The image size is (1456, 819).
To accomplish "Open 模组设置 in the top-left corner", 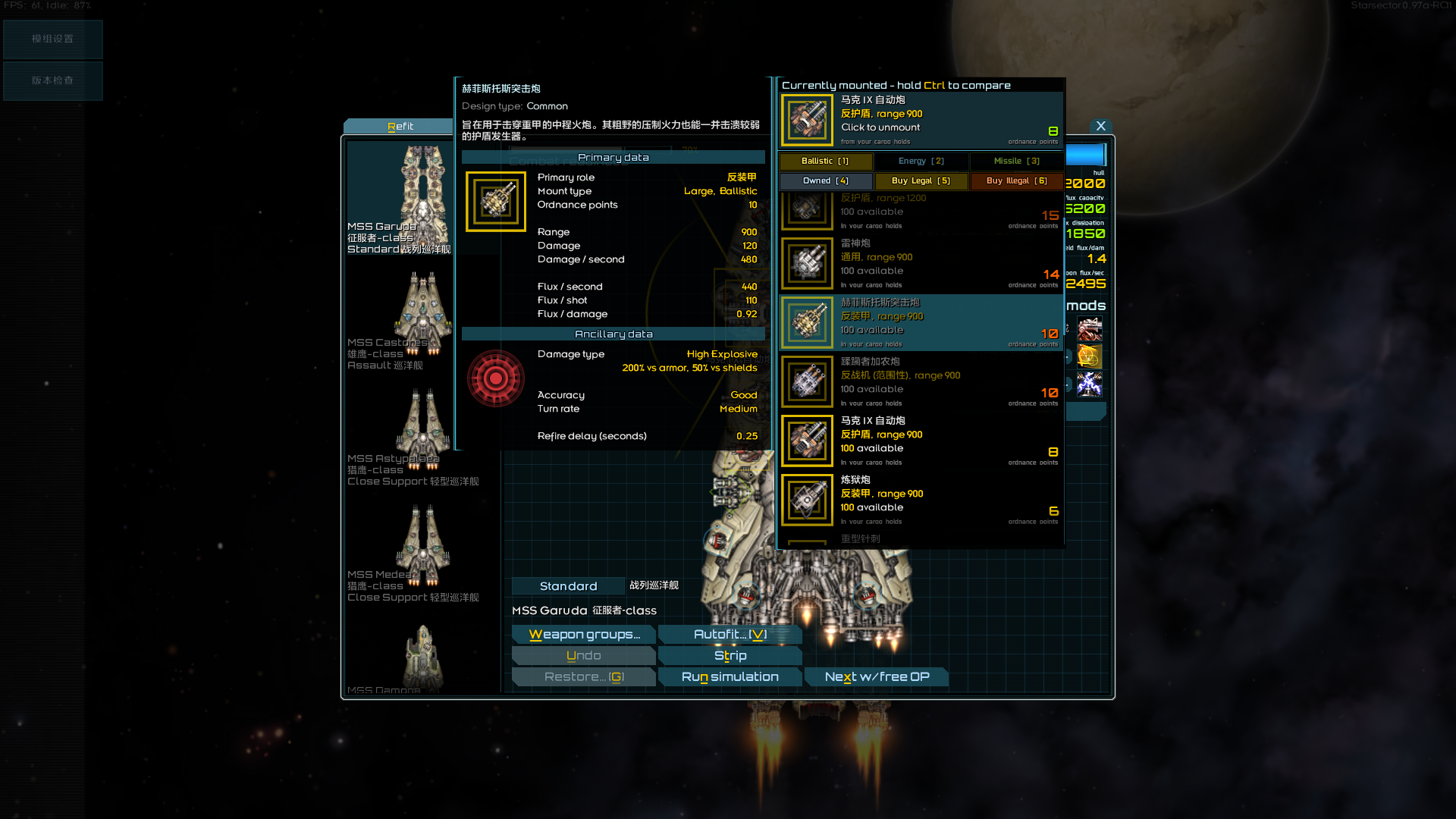I will (x=52, y=39).
